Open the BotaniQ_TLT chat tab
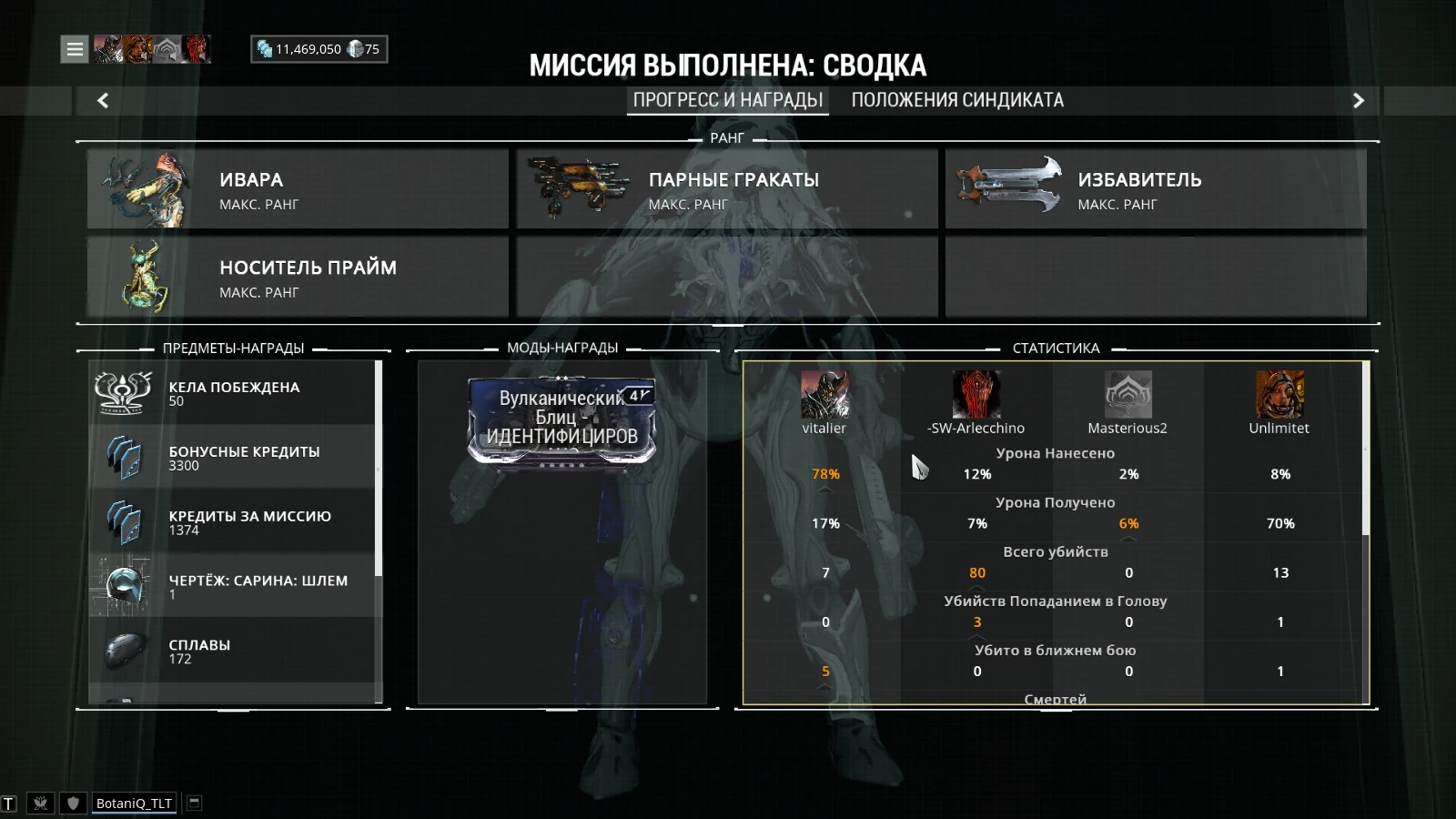This screenshot has width=1456, height=819. [134, 803]
